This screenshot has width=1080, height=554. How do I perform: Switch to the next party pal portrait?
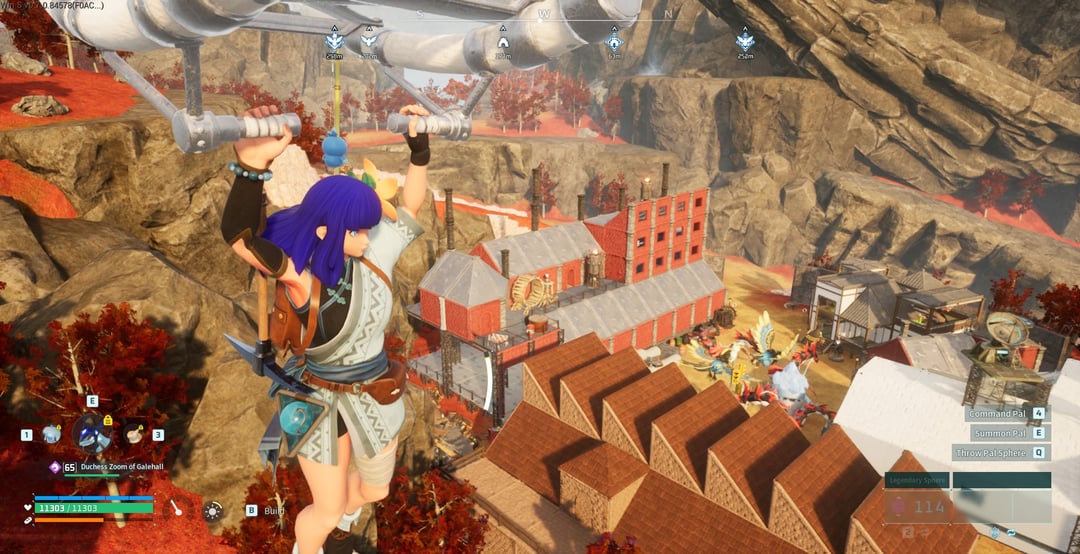click(132, 434)
